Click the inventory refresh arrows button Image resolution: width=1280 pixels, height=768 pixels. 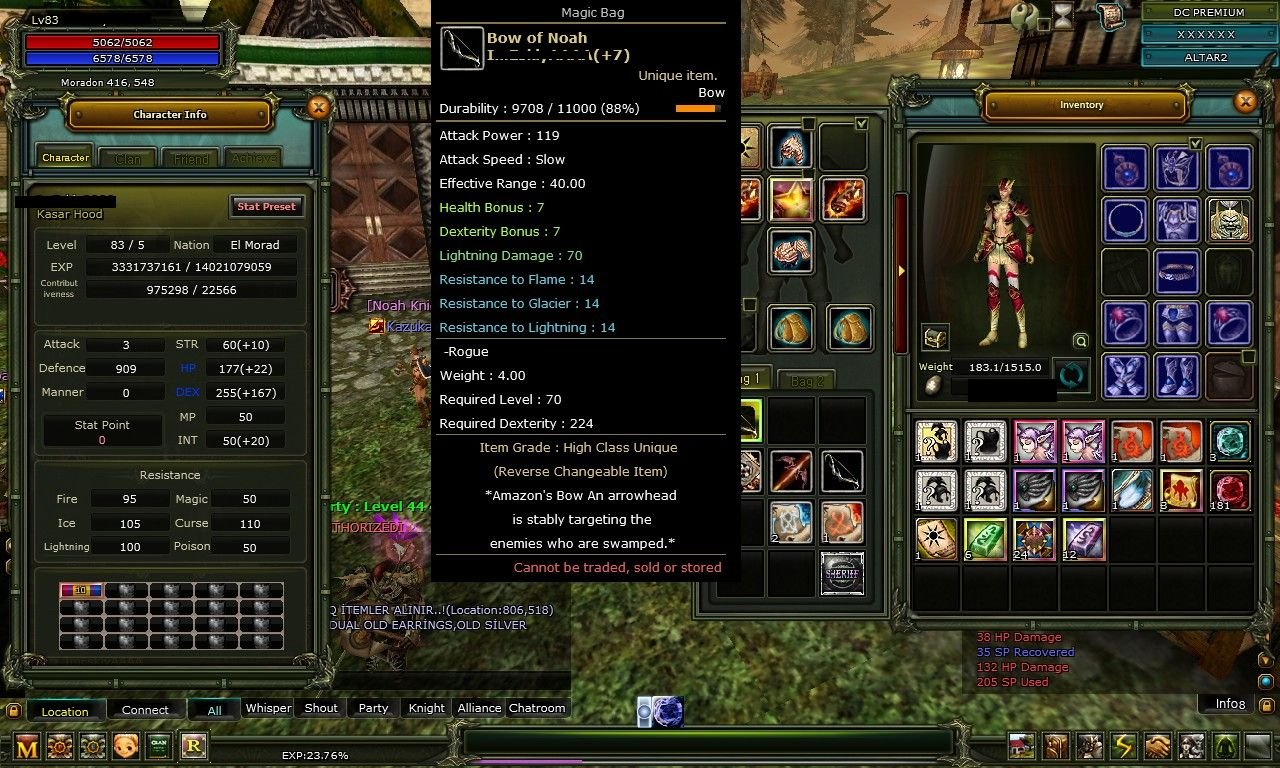pyautogui.click(x=1071, y=376)
